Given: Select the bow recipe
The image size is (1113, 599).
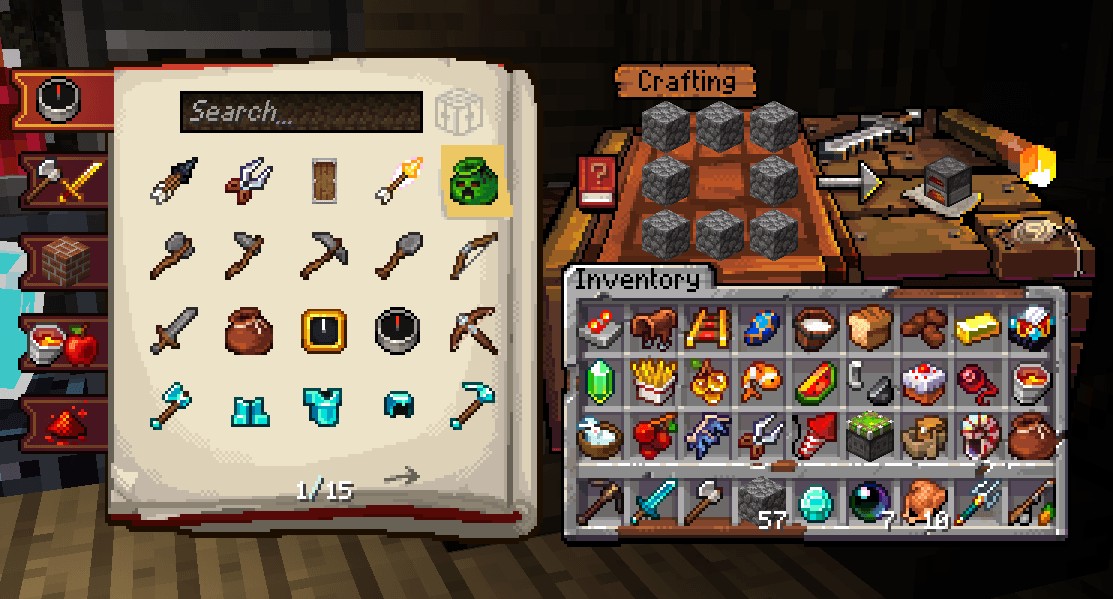Looking at the screenshot, I should tap(475, 256).
